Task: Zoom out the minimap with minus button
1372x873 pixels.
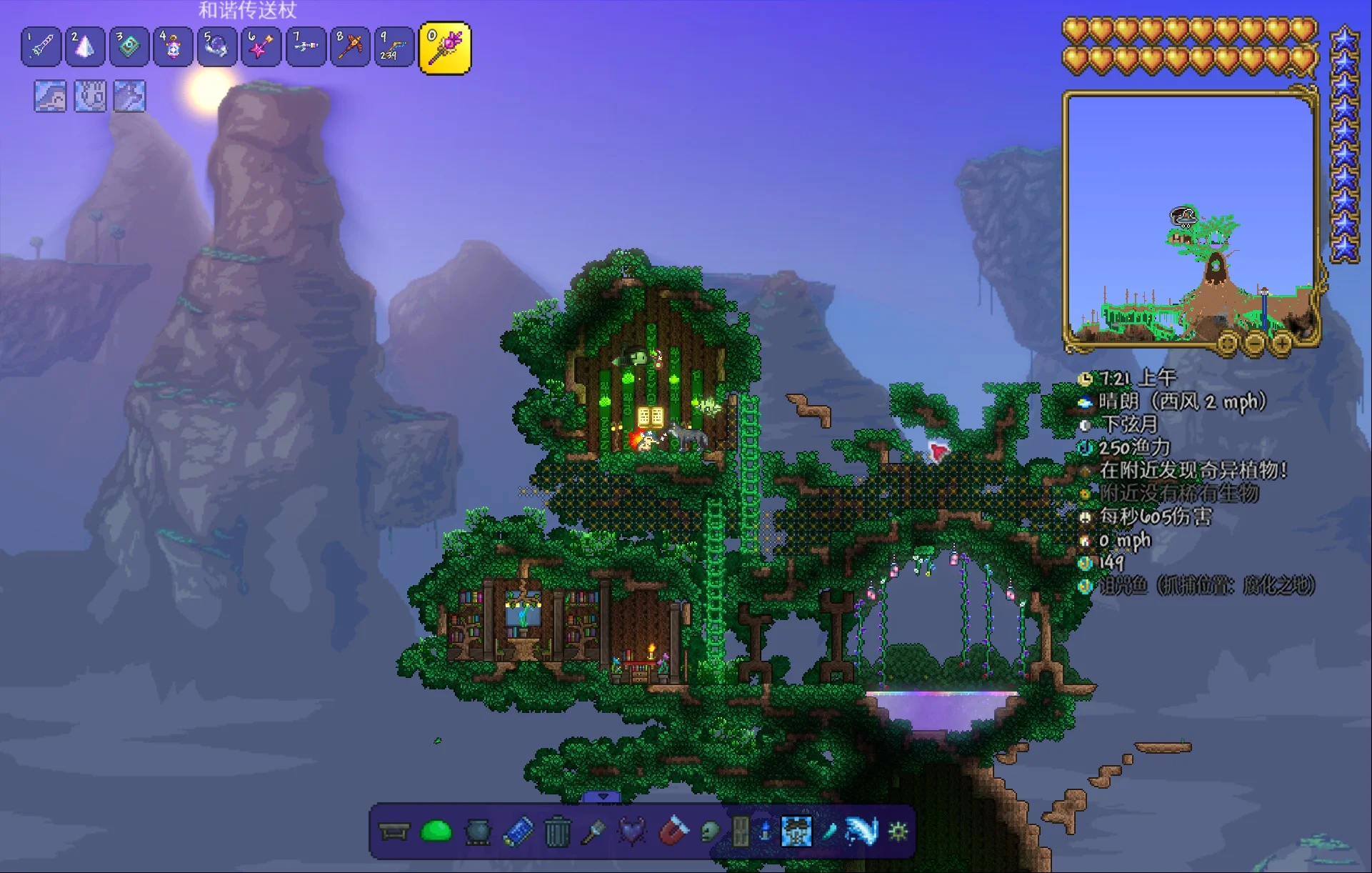Action: (1255, 344)
